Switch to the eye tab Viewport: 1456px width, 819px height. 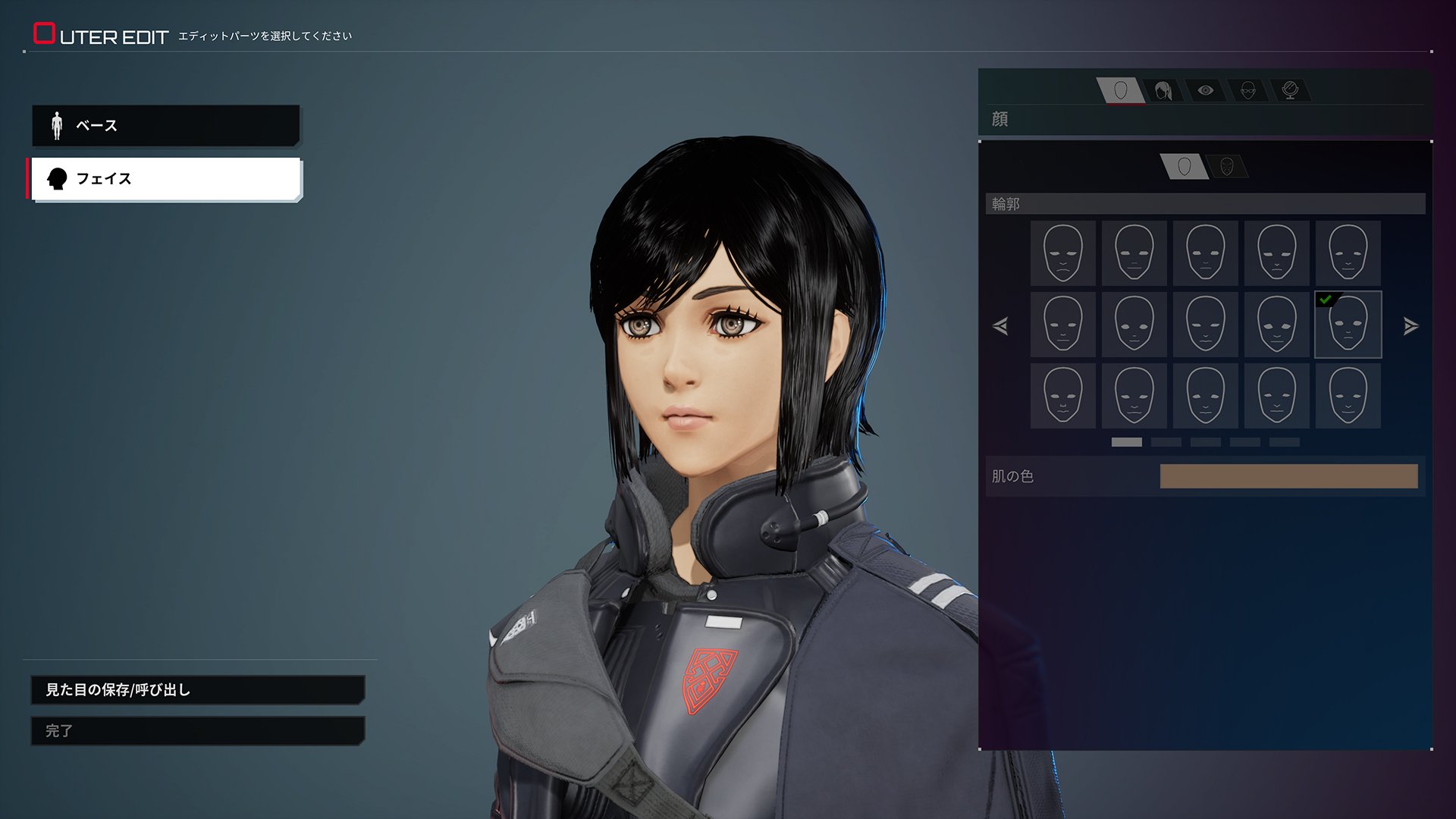[1205, 91]
